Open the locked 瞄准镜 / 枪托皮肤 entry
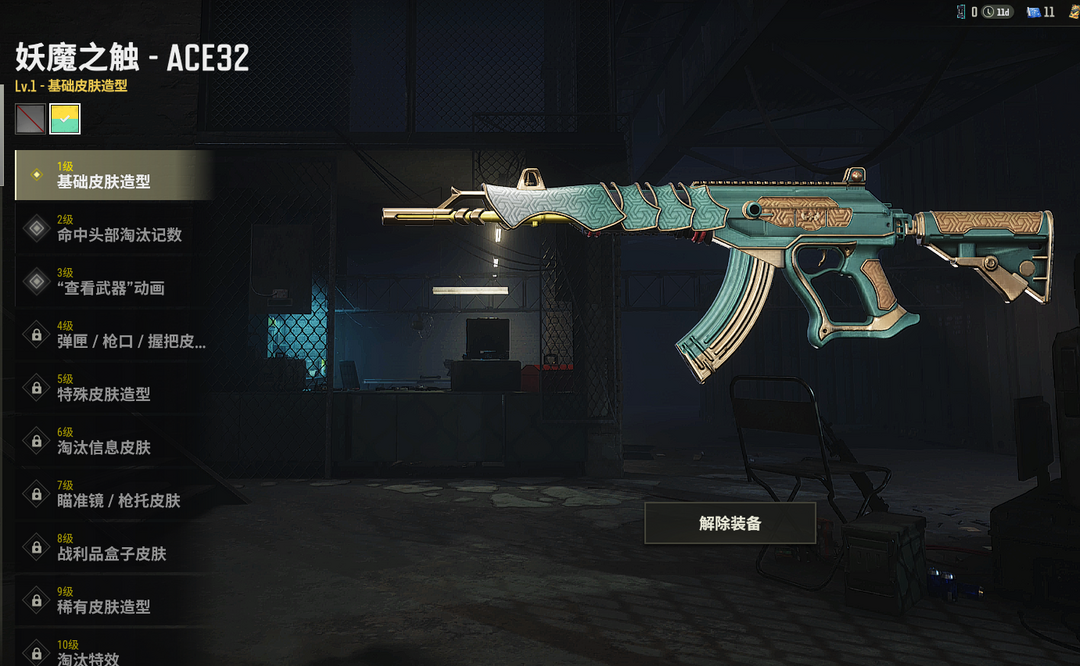The height and width of the screenshot is (666, 1080). [112, 493]
